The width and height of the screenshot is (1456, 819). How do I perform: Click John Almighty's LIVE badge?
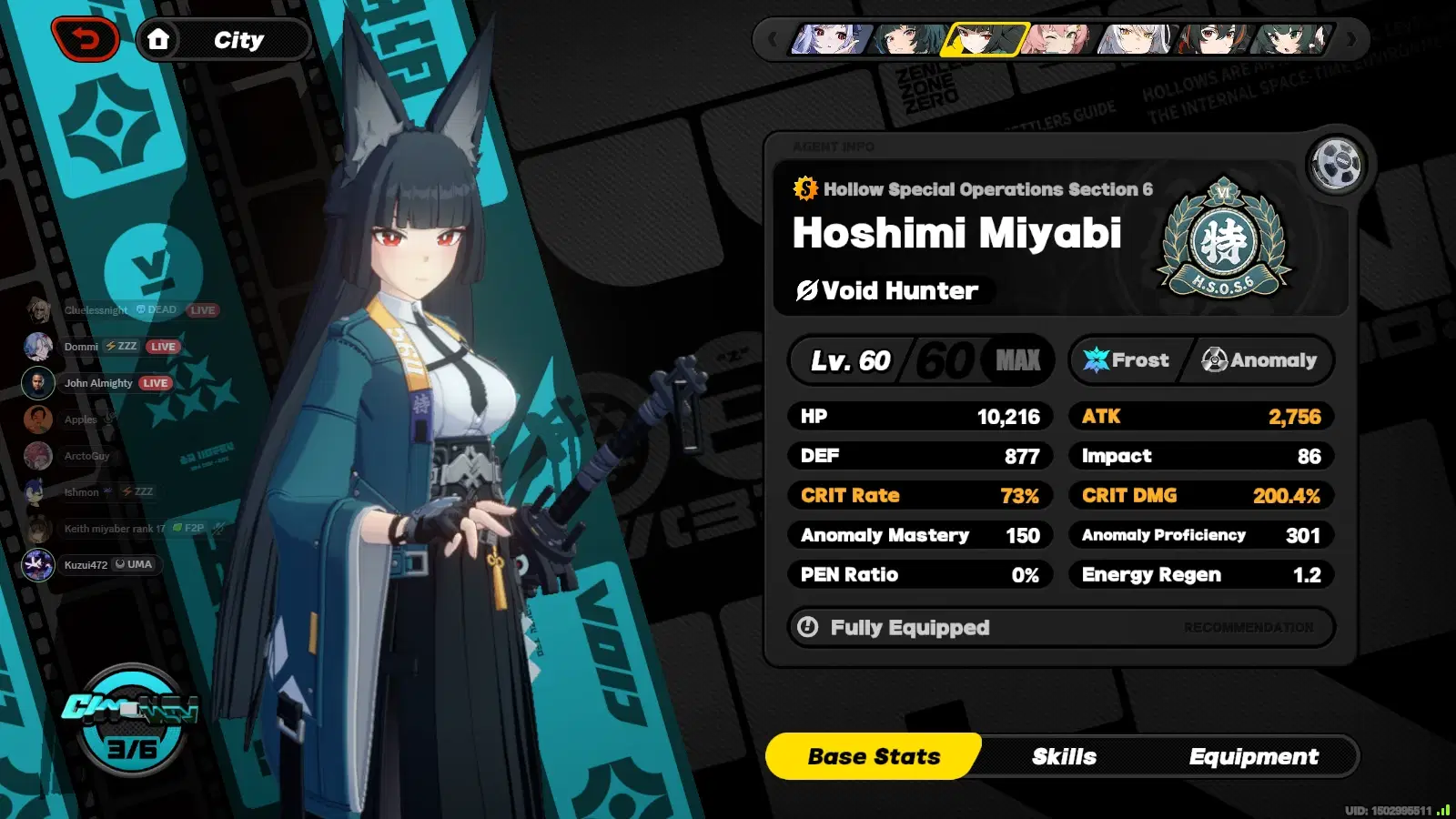coord(155,382)
